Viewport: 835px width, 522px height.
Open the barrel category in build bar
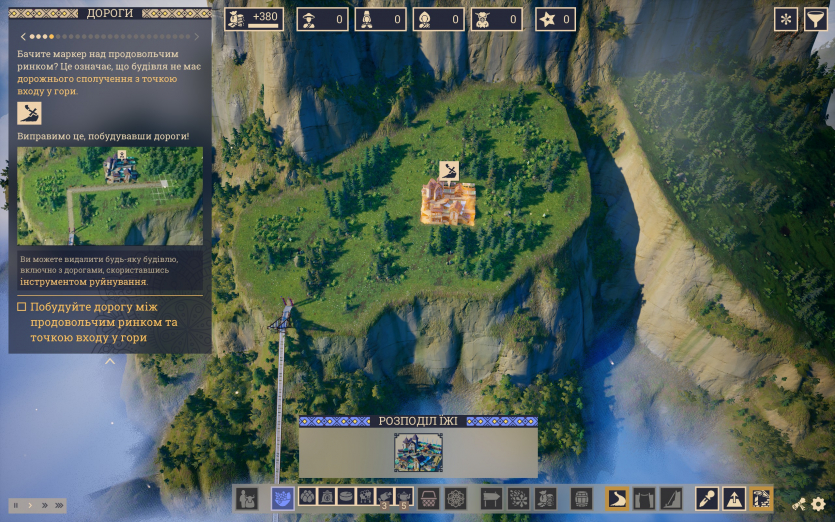582,498
